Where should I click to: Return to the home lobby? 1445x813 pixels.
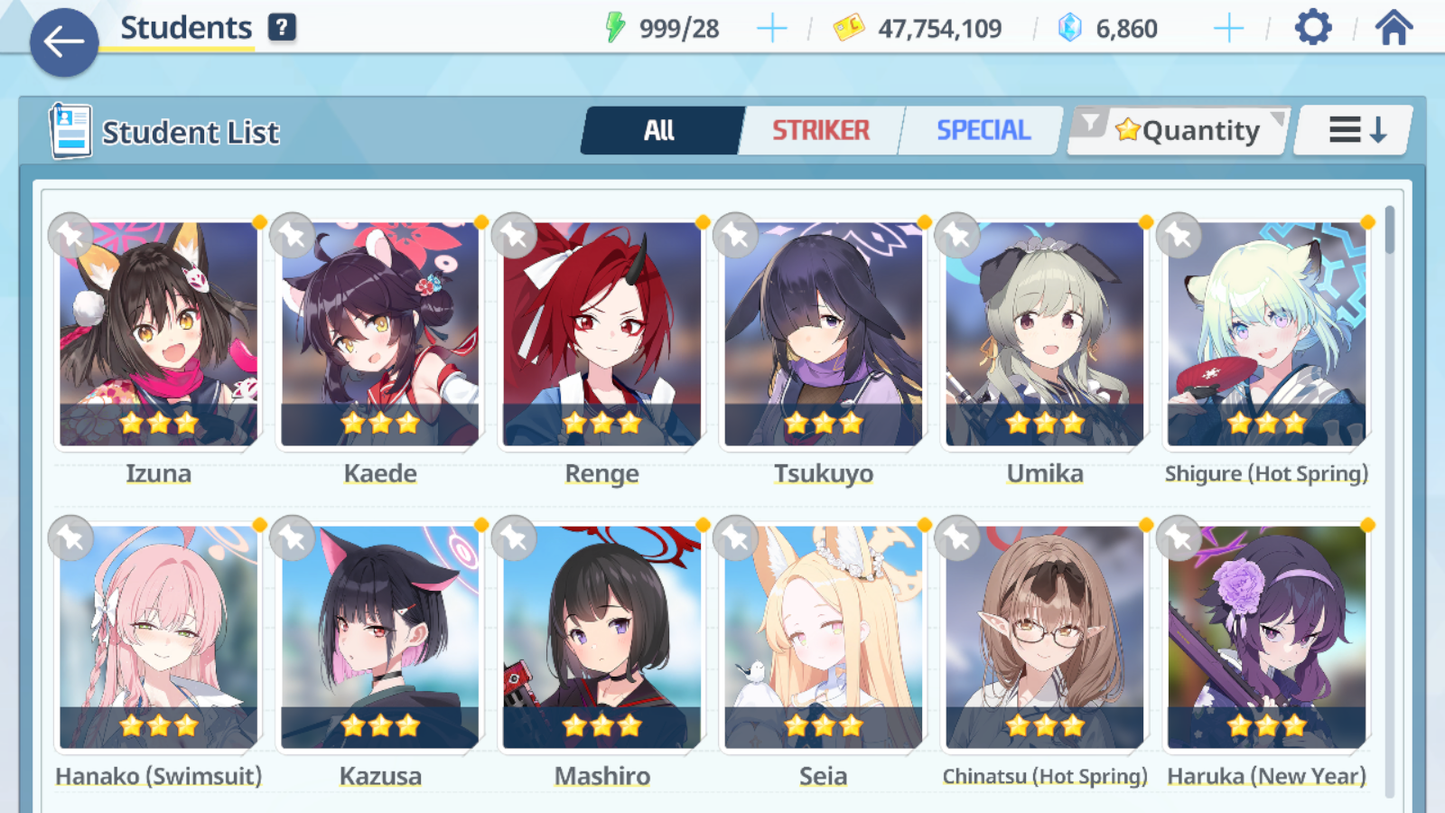point(1393,28)
